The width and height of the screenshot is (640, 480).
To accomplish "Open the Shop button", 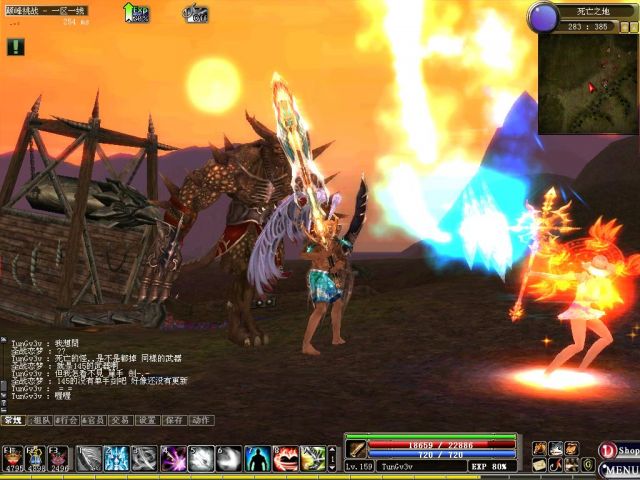I will [x=619, y=450].
